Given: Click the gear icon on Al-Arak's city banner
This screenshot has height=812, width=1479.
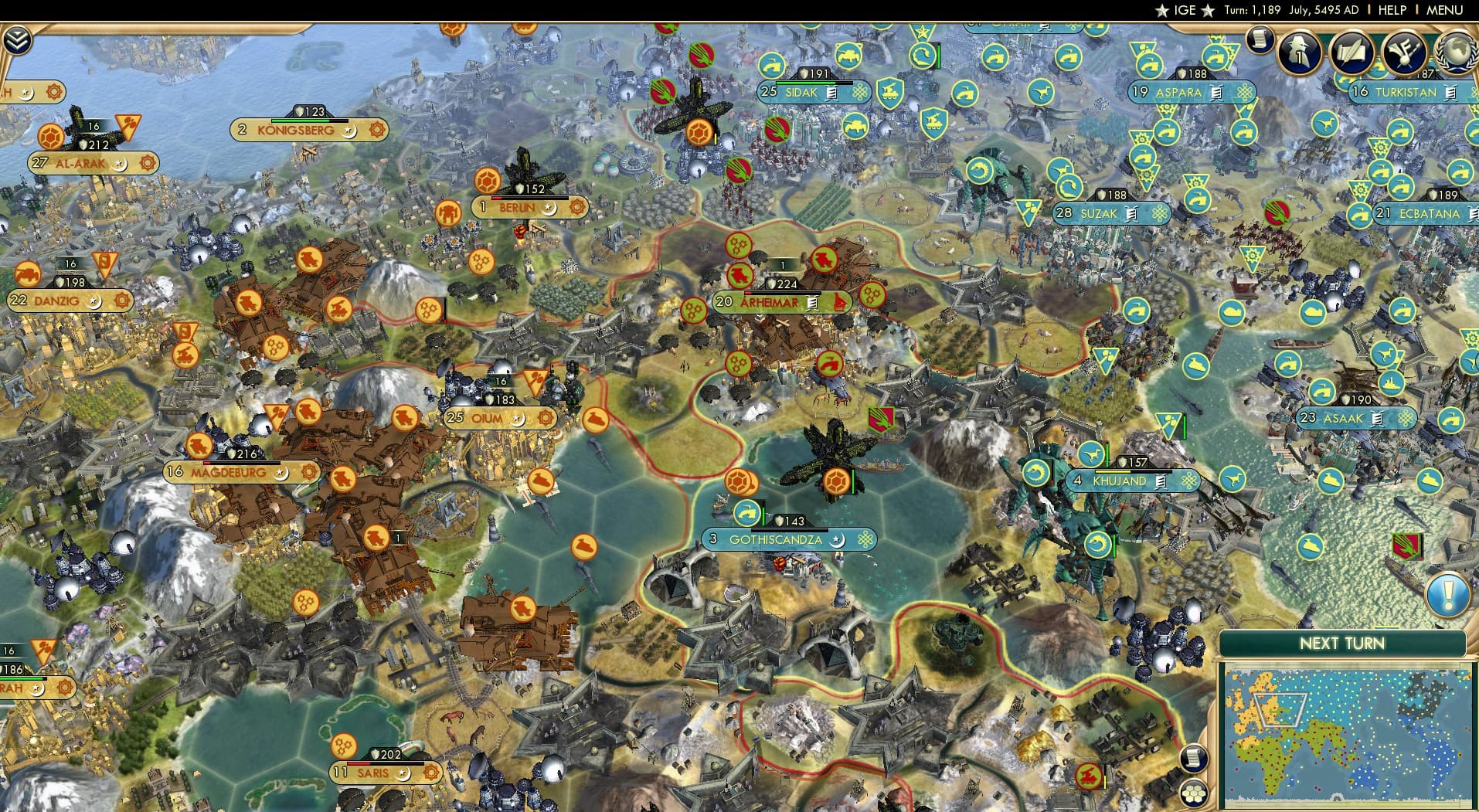Looking at the screenshot, I should pos(146,162).
